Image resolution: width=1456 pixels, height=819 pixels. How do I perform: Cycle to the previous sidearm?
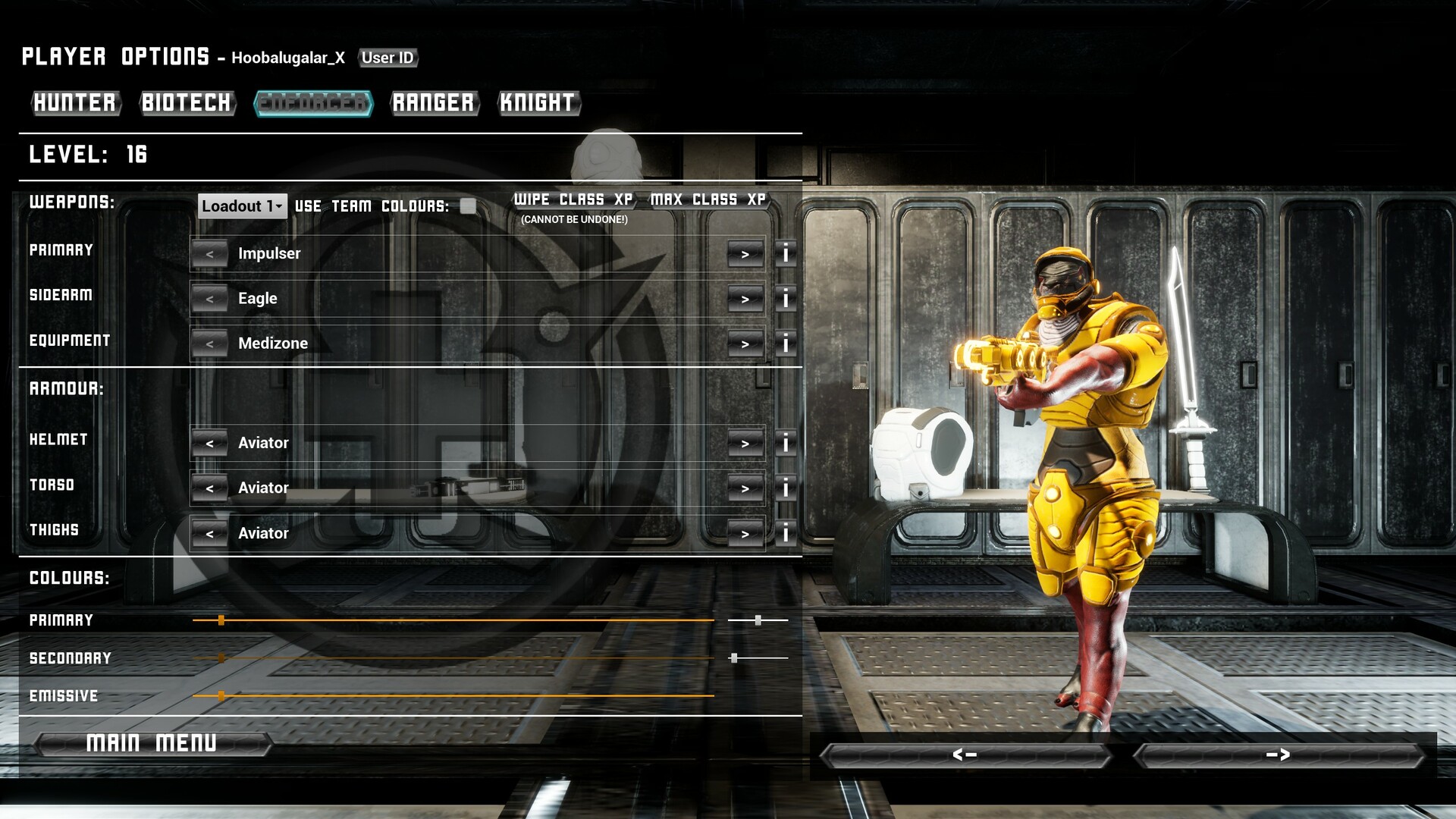pos(210,299)
